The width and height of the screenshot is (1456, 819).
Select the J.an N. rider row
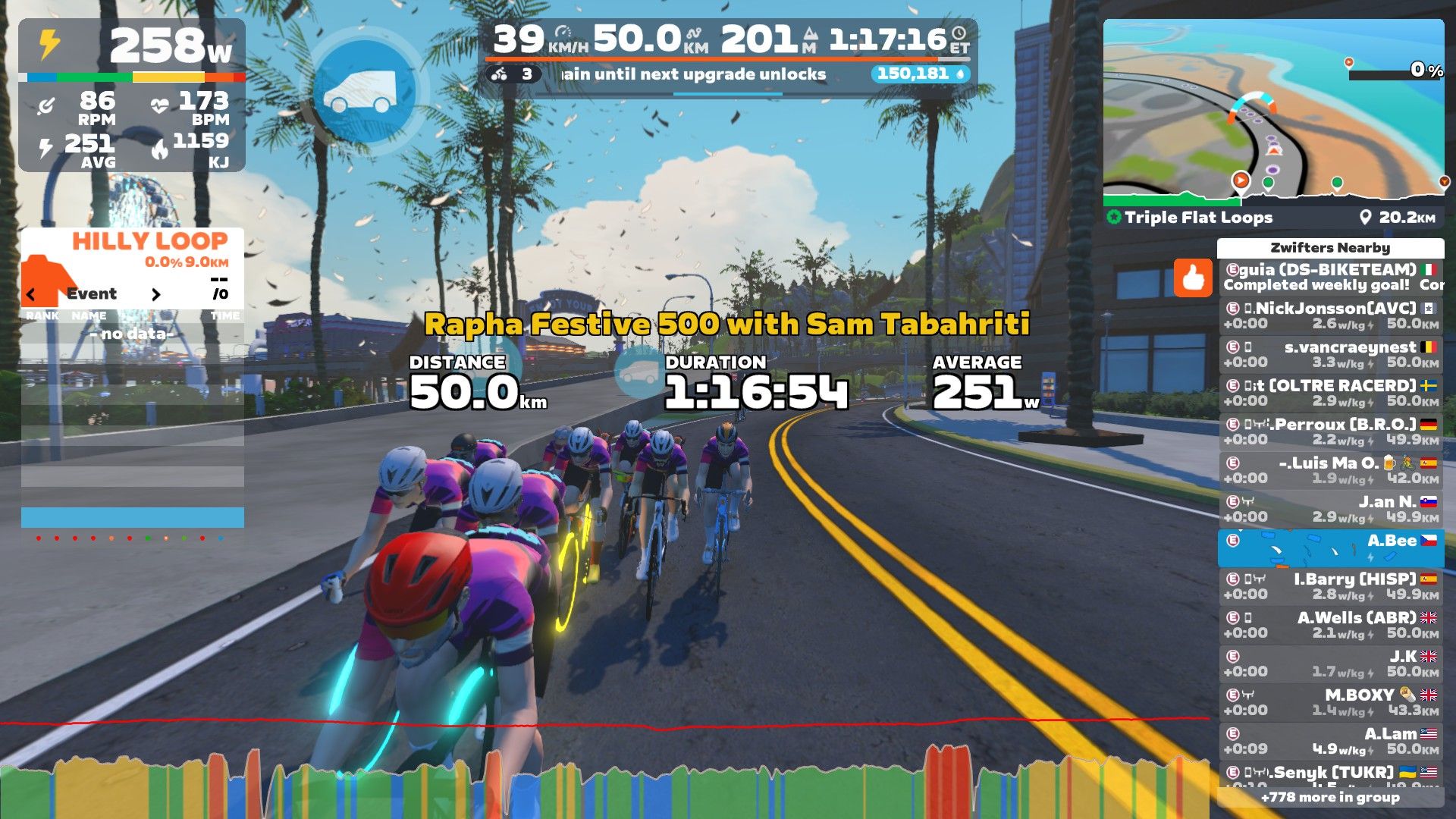[x=1331, y=509]
